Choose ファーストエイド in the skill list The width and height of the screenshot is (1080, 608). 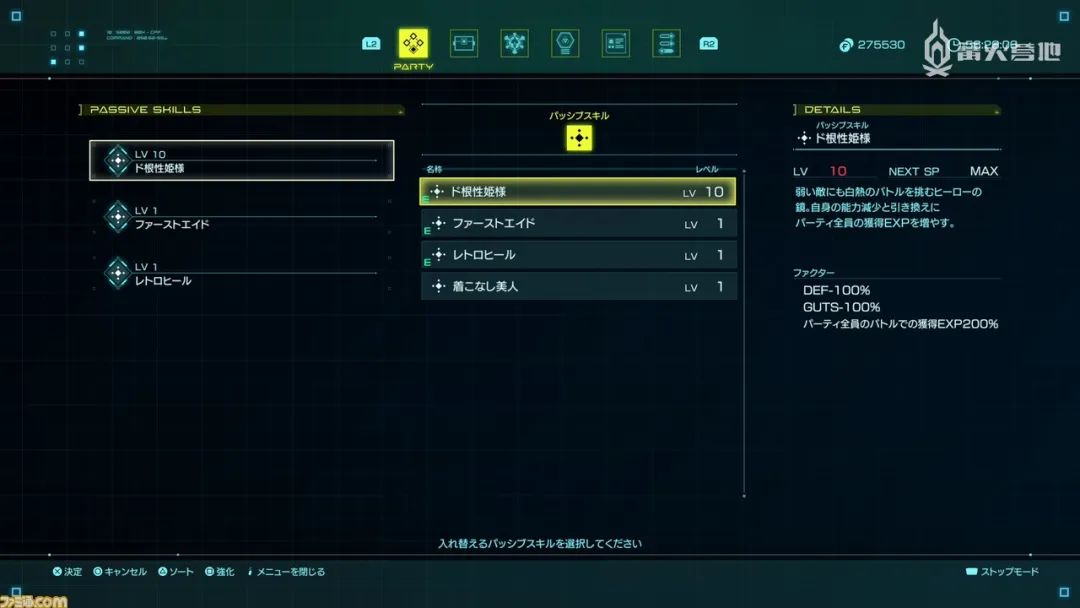(578, 224)
